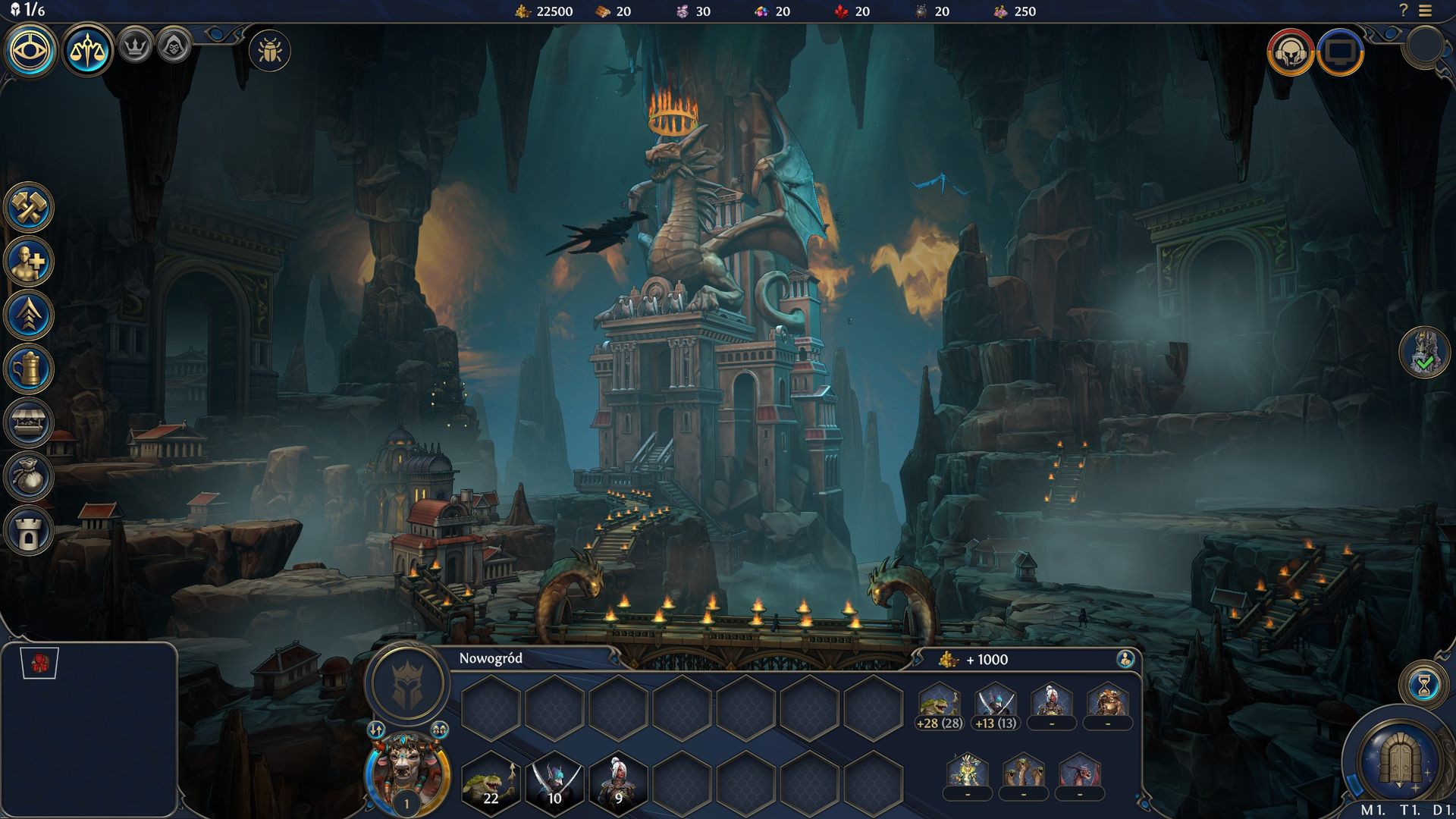Open the crossed hammers build menu
The width and height of the screenshot is (1456, 819).
[x=29, y=208]
